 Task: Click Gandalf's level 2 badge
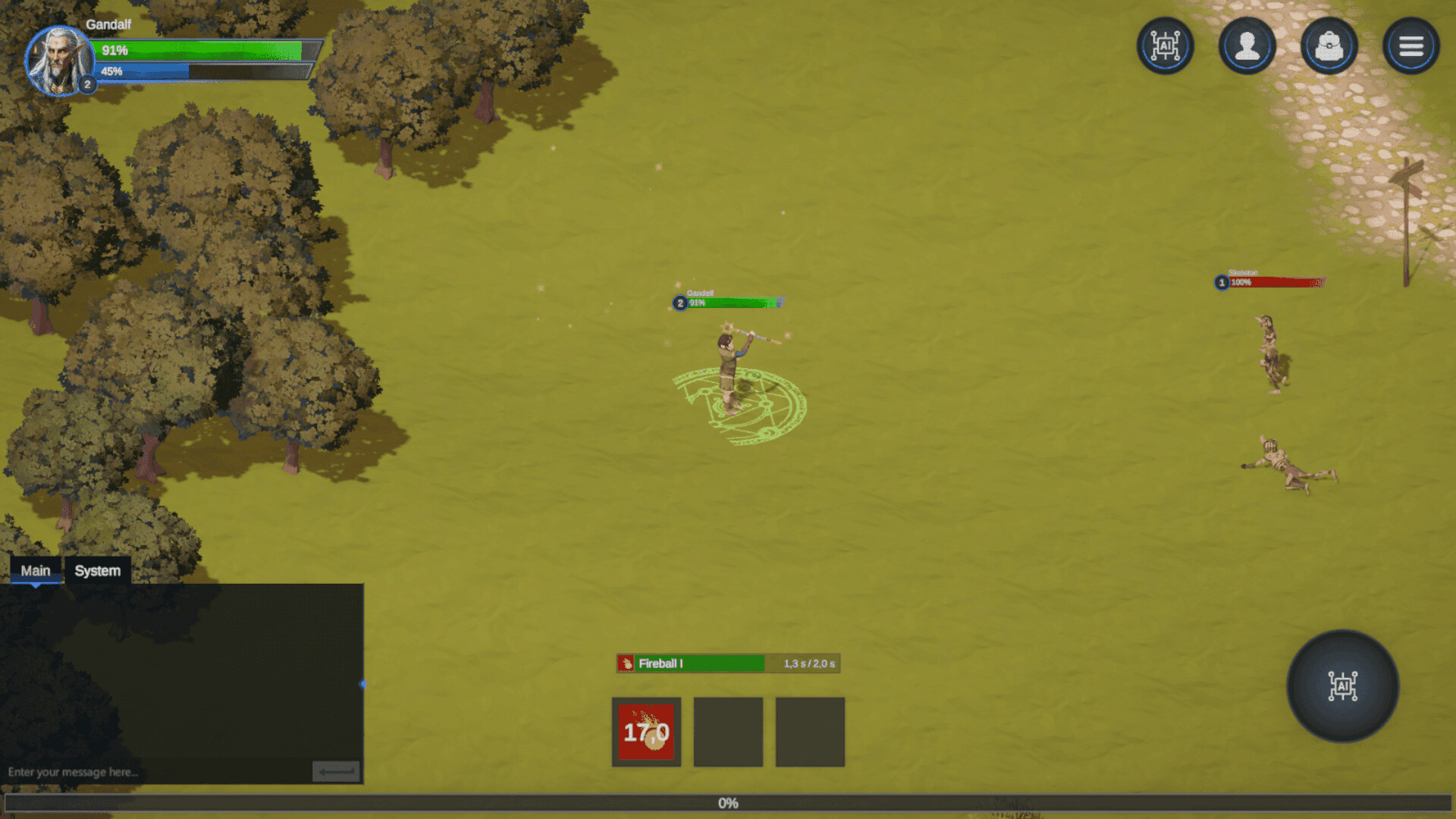(x=87, y=84)
